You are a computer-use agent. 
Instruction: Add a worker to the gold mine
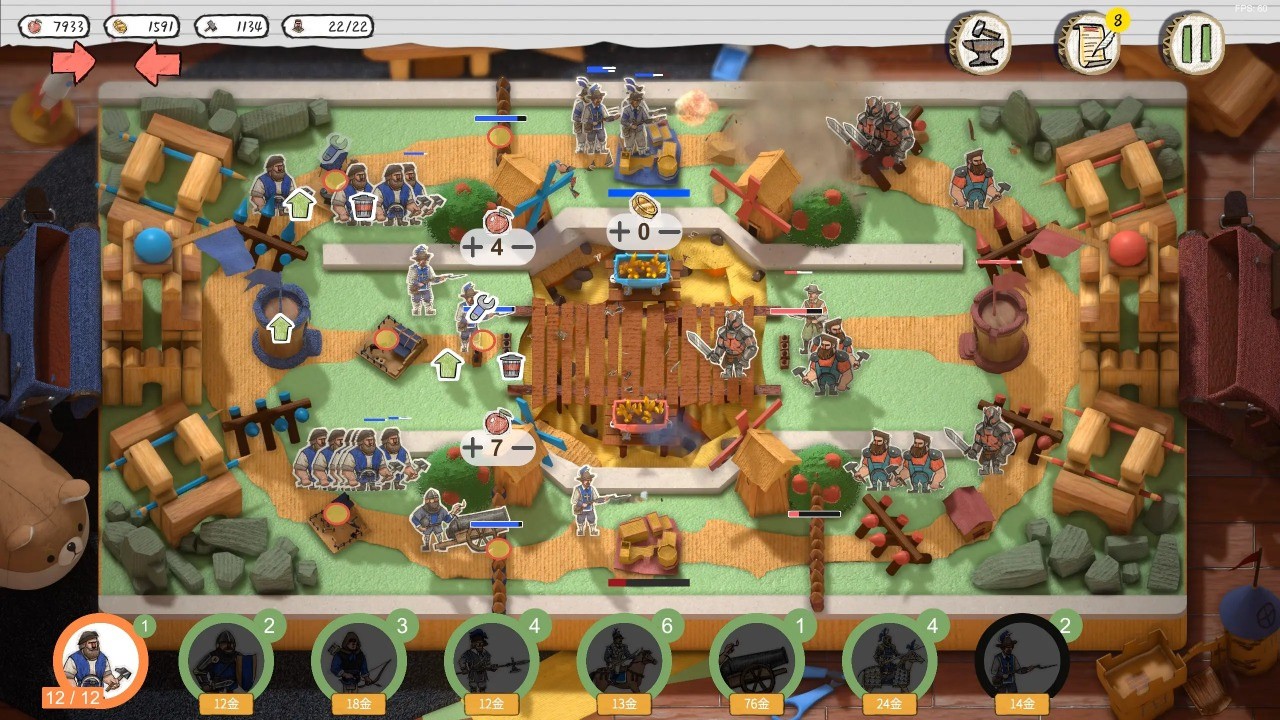[620, 232]
